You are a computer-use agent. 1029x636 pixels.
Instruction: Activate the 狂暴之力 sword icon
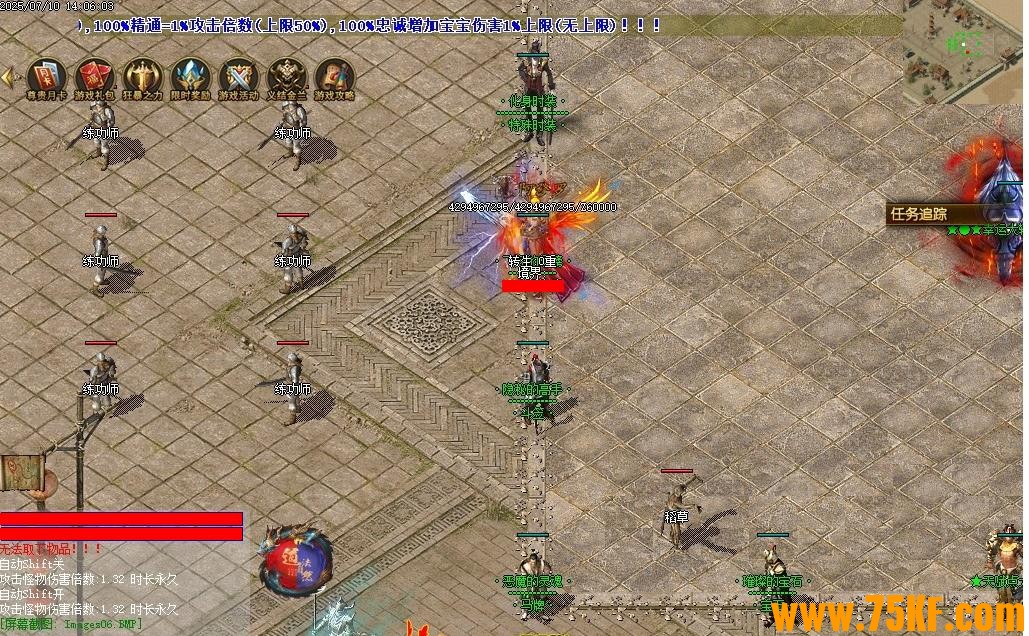[142, 78]
